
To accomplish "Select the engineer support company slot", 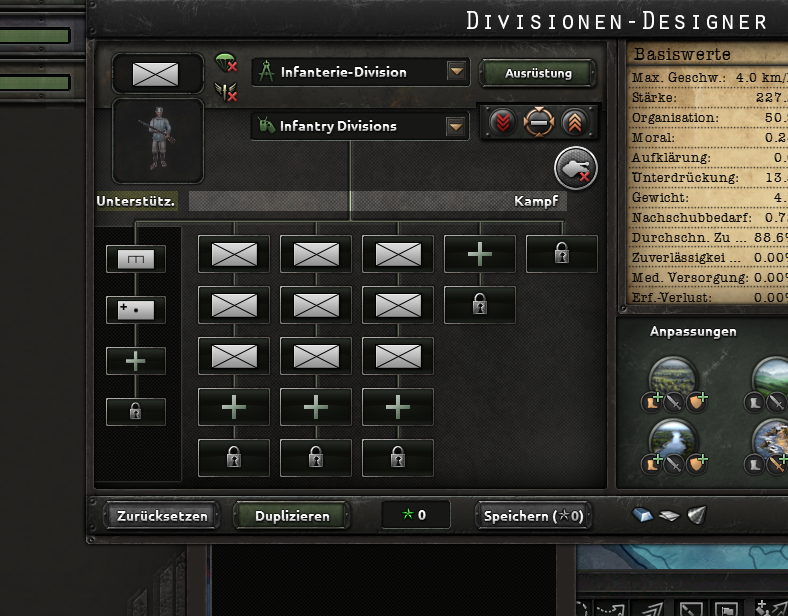I will pyautogui.click(x=136, y=259).
